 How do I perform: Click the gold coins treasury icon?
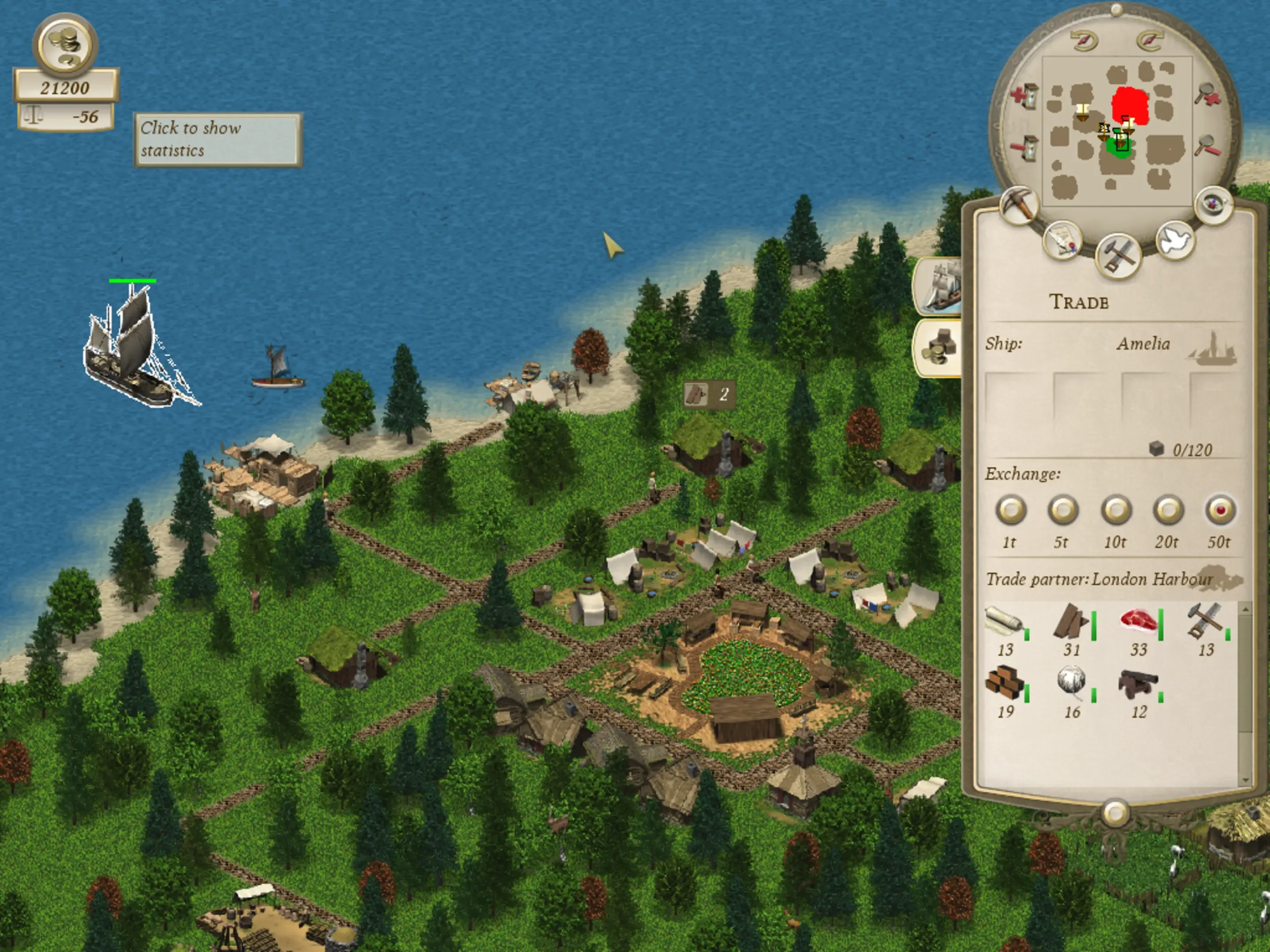(65, 45)
